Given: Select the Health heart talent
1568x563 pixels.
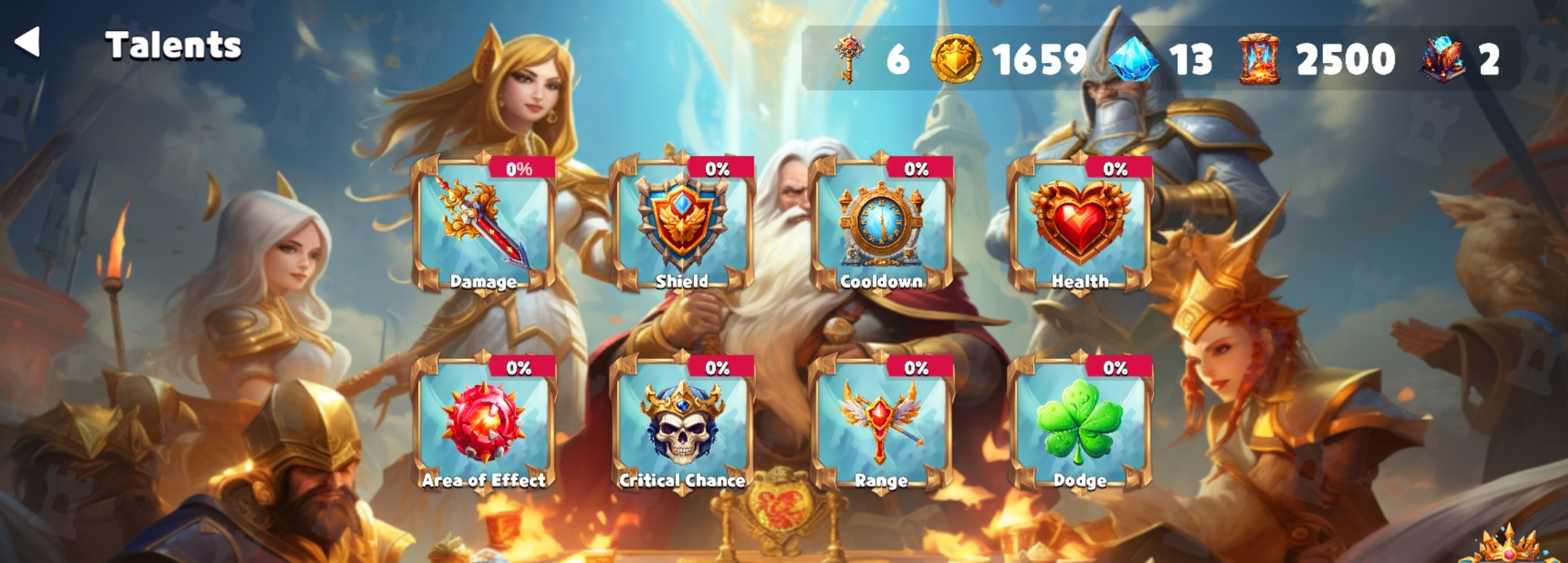Looking at the screenshot, I should pos(1079,224).
